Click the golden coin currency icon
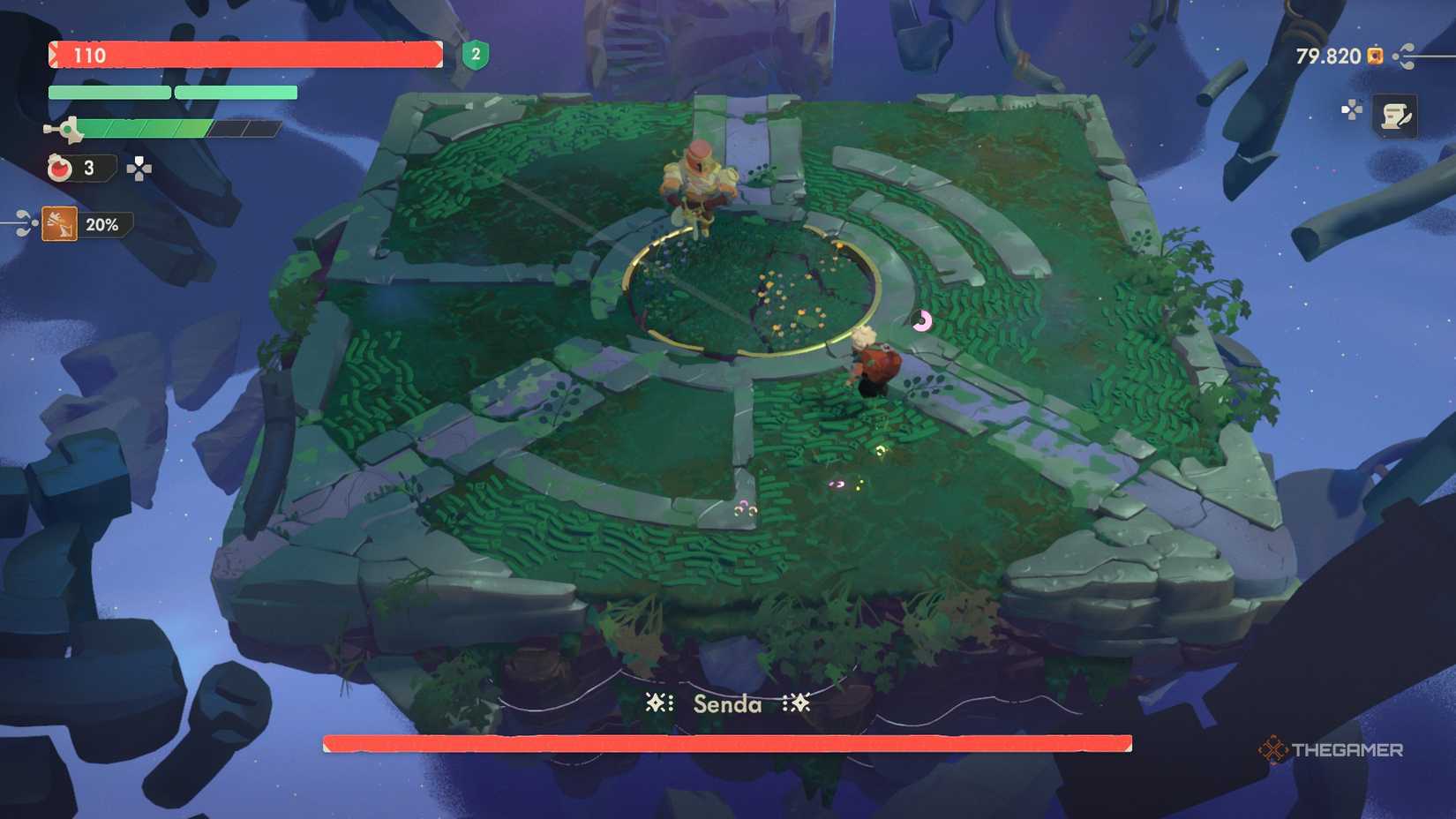 pyautogui.click(x=1374, y=56)
